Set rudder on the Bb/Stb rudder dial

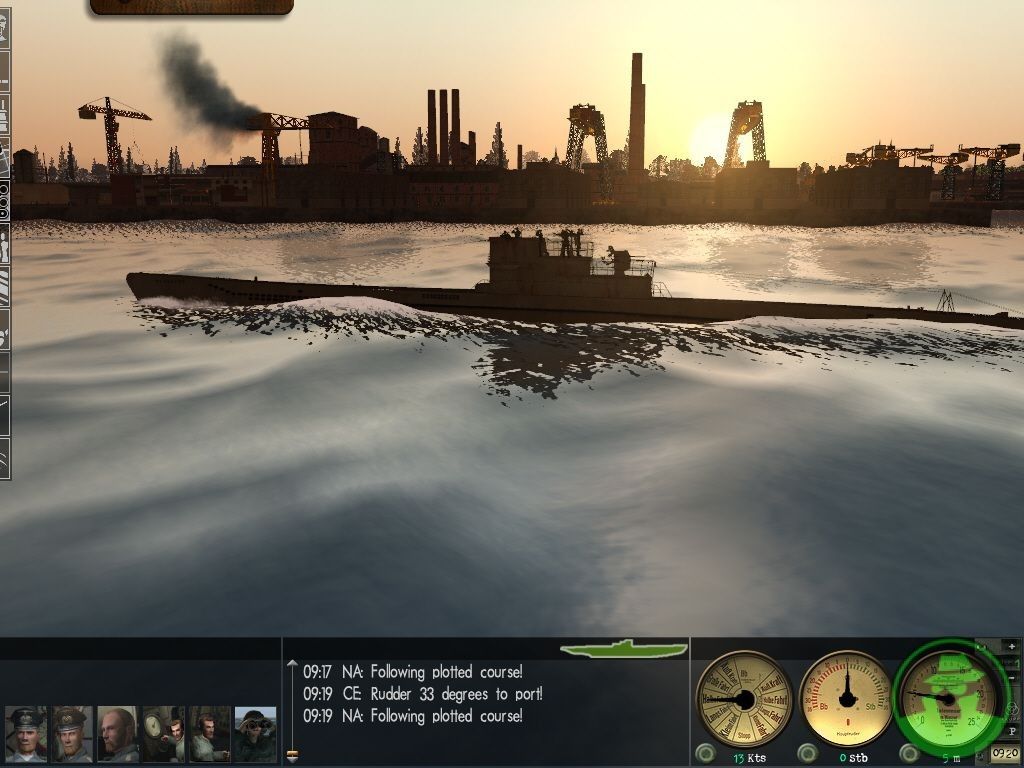click(846, 697)
